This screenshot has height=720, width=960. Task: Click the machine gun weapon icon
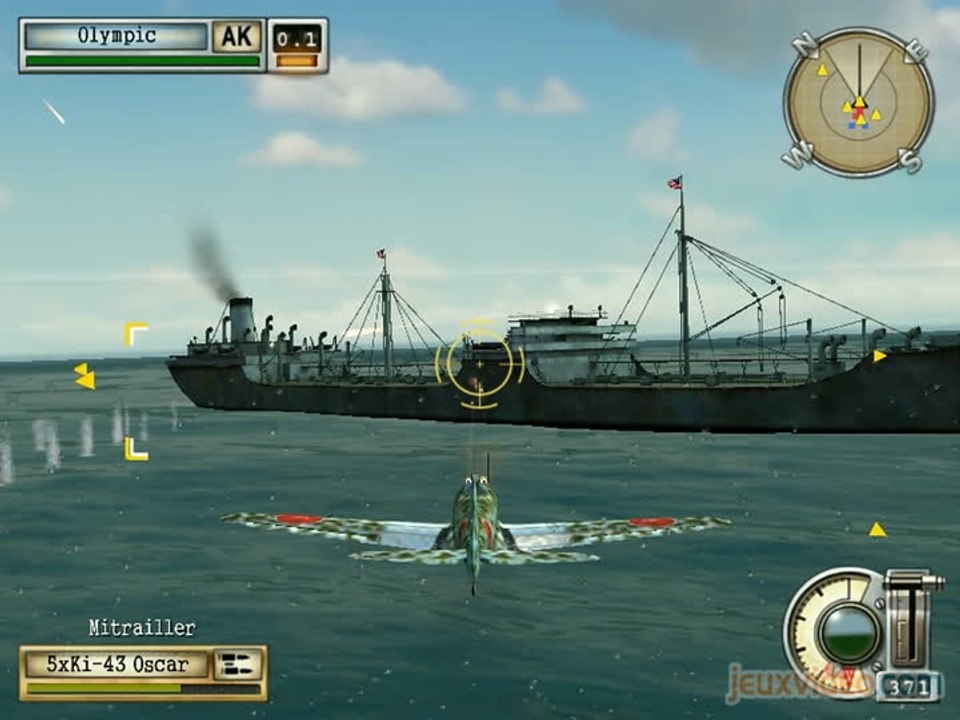(239, 663)
